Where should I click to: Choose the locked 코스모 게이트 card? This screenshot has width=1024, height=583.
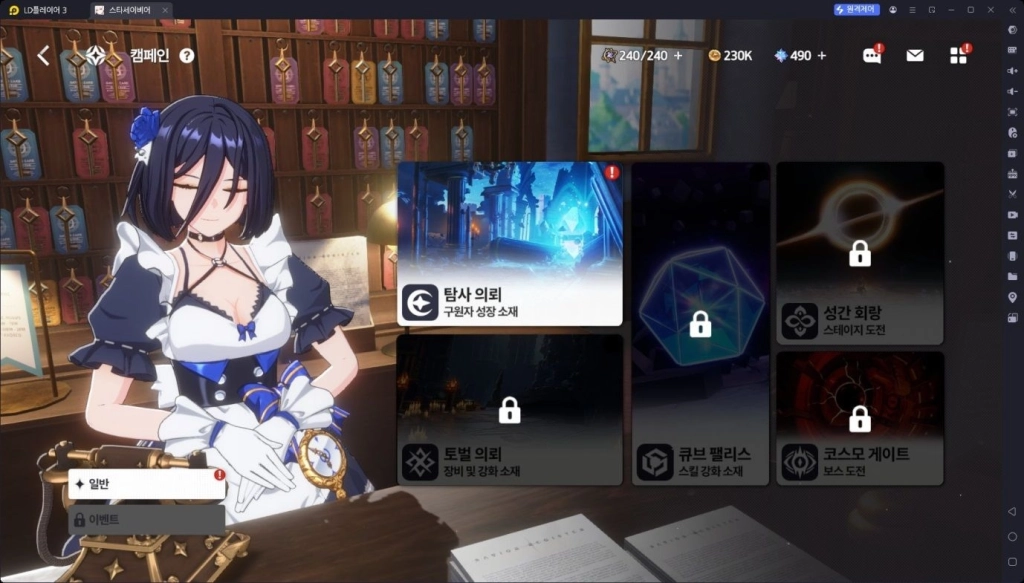(x=860, y=418)
